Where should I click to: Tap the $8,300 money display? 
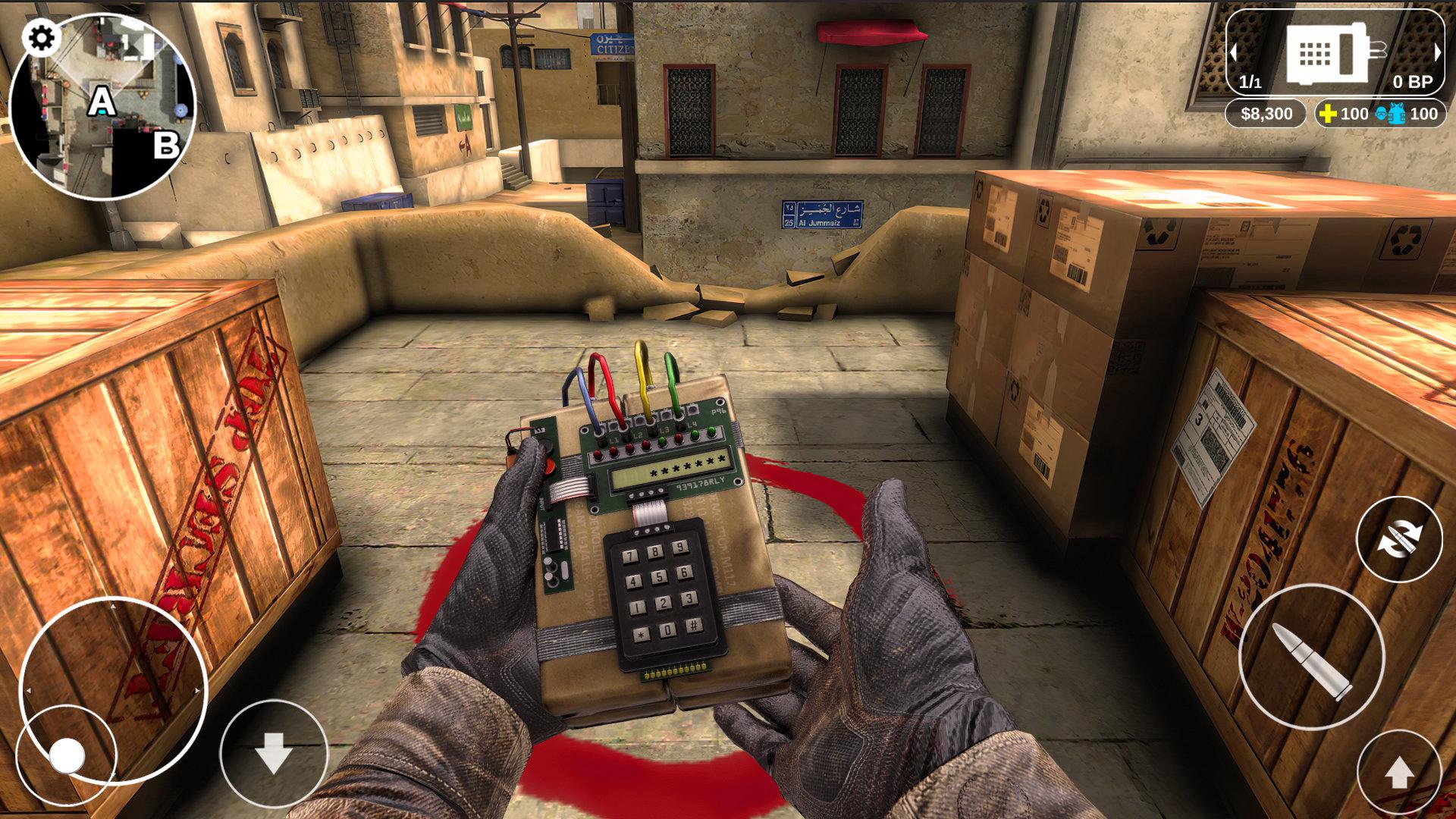(1266, 115)
